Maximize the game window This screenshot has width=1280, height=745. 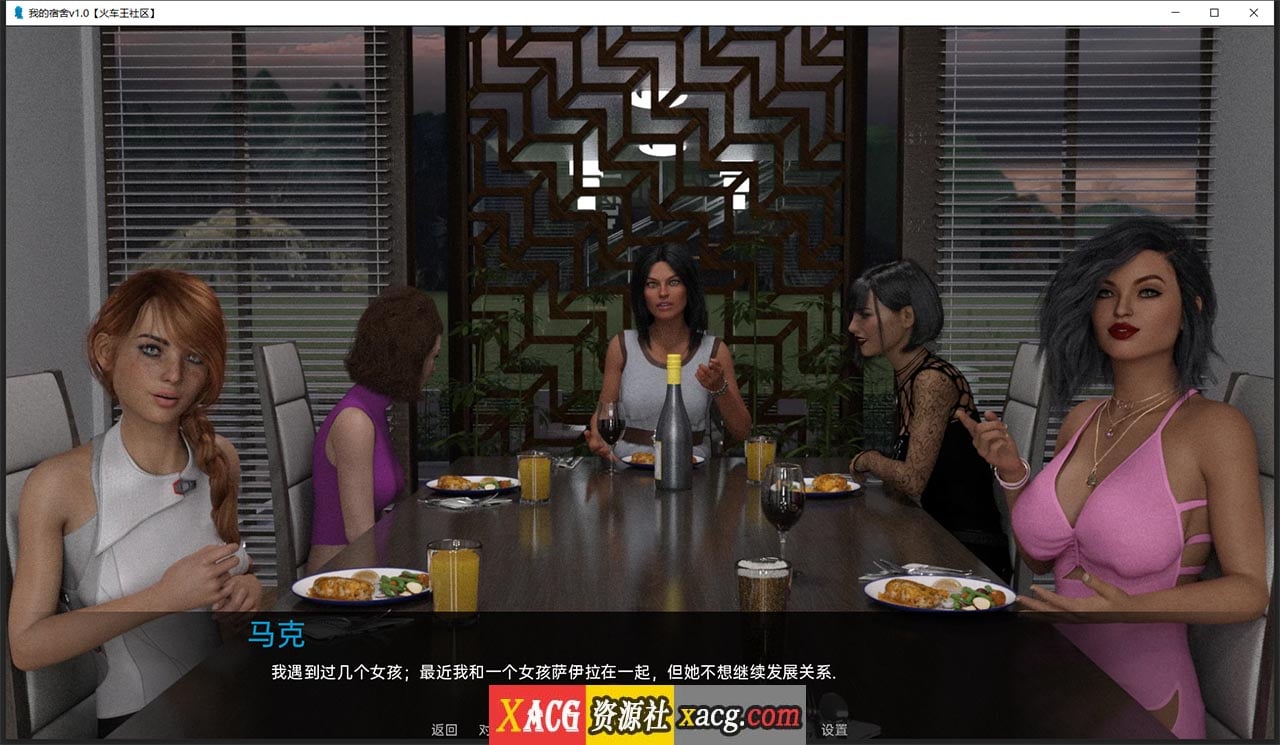(1215, 13)
